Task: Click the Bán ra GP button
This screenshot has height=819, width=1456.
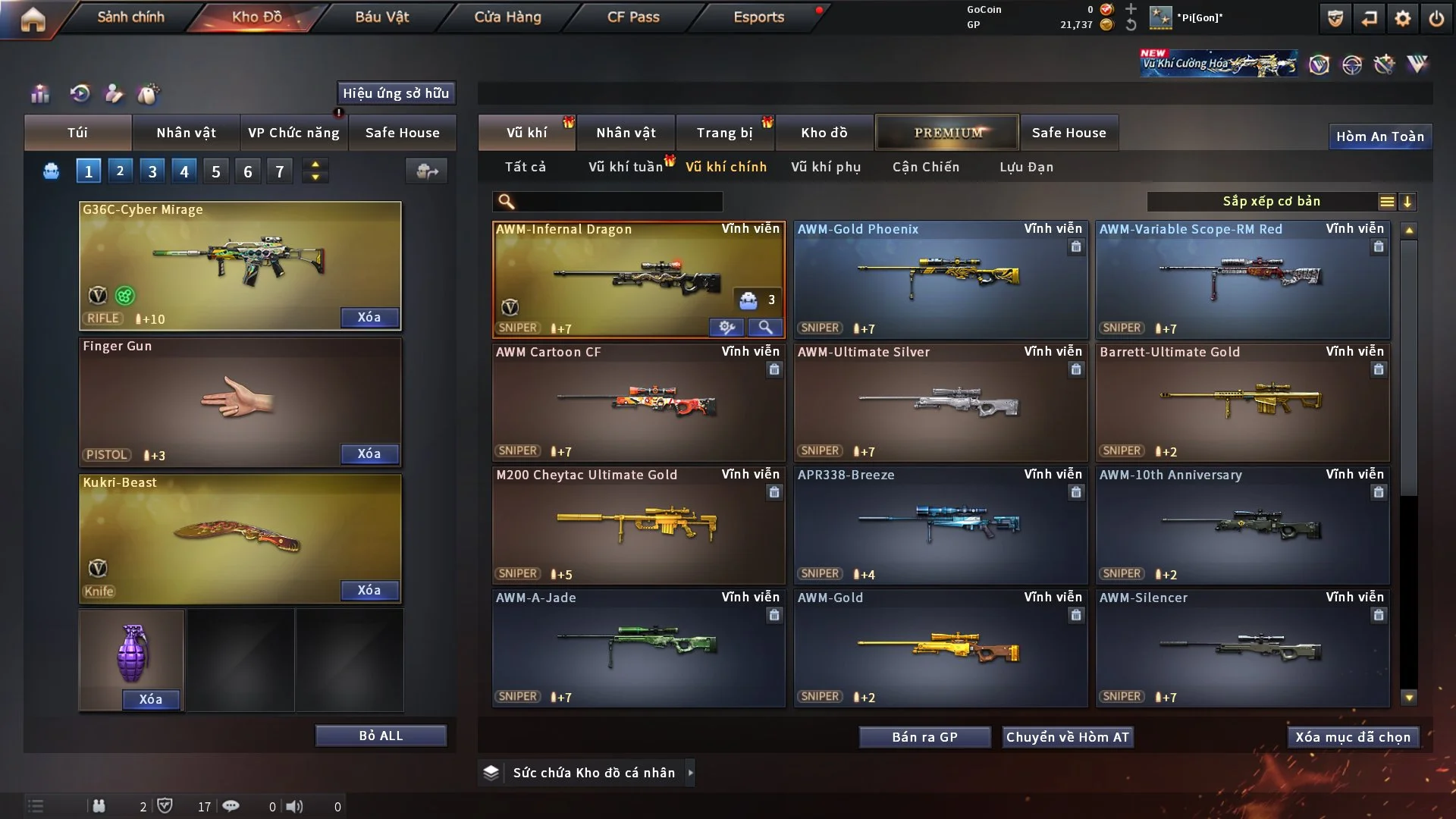Action: pos(924,737)
